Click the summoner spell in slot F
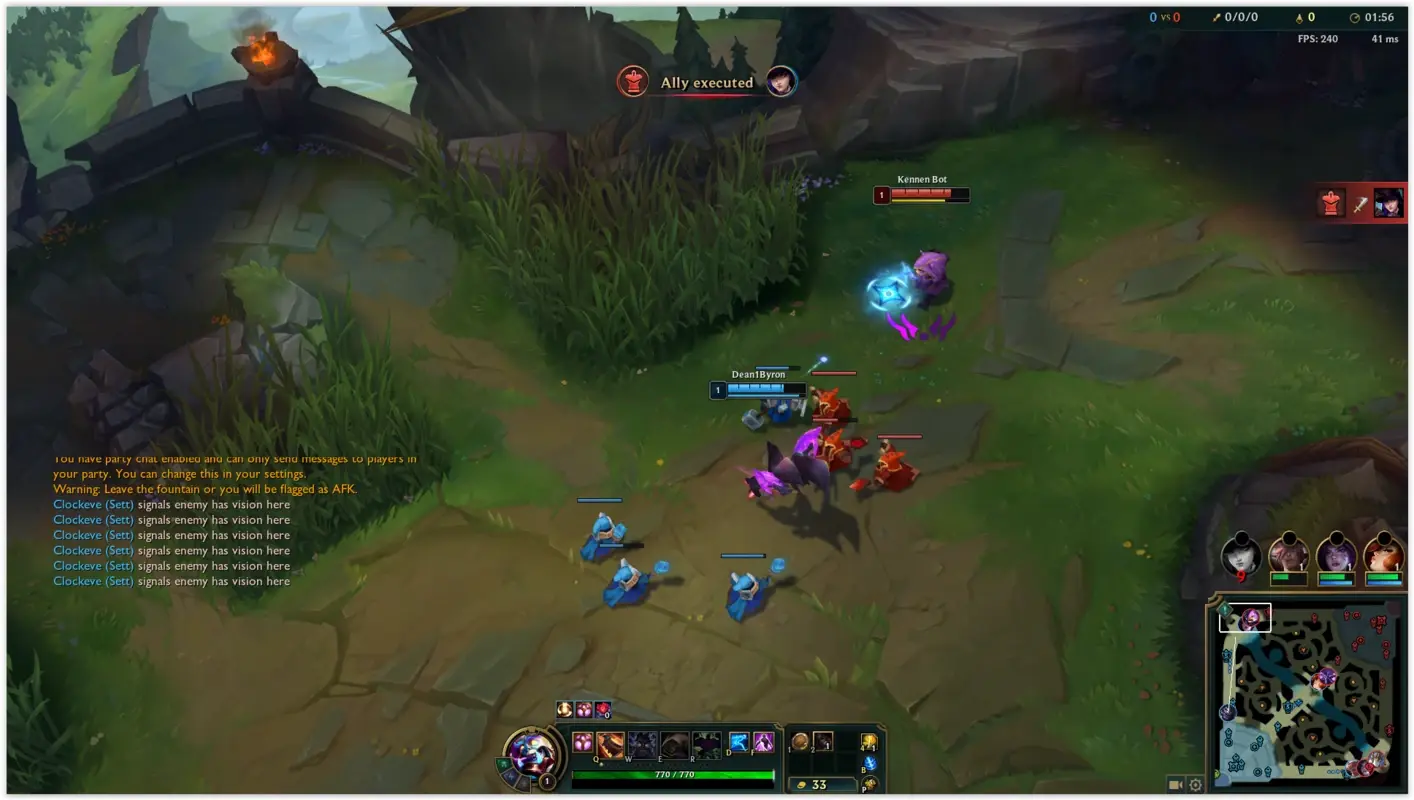The image size is (1414, 800). pos(765,742)
